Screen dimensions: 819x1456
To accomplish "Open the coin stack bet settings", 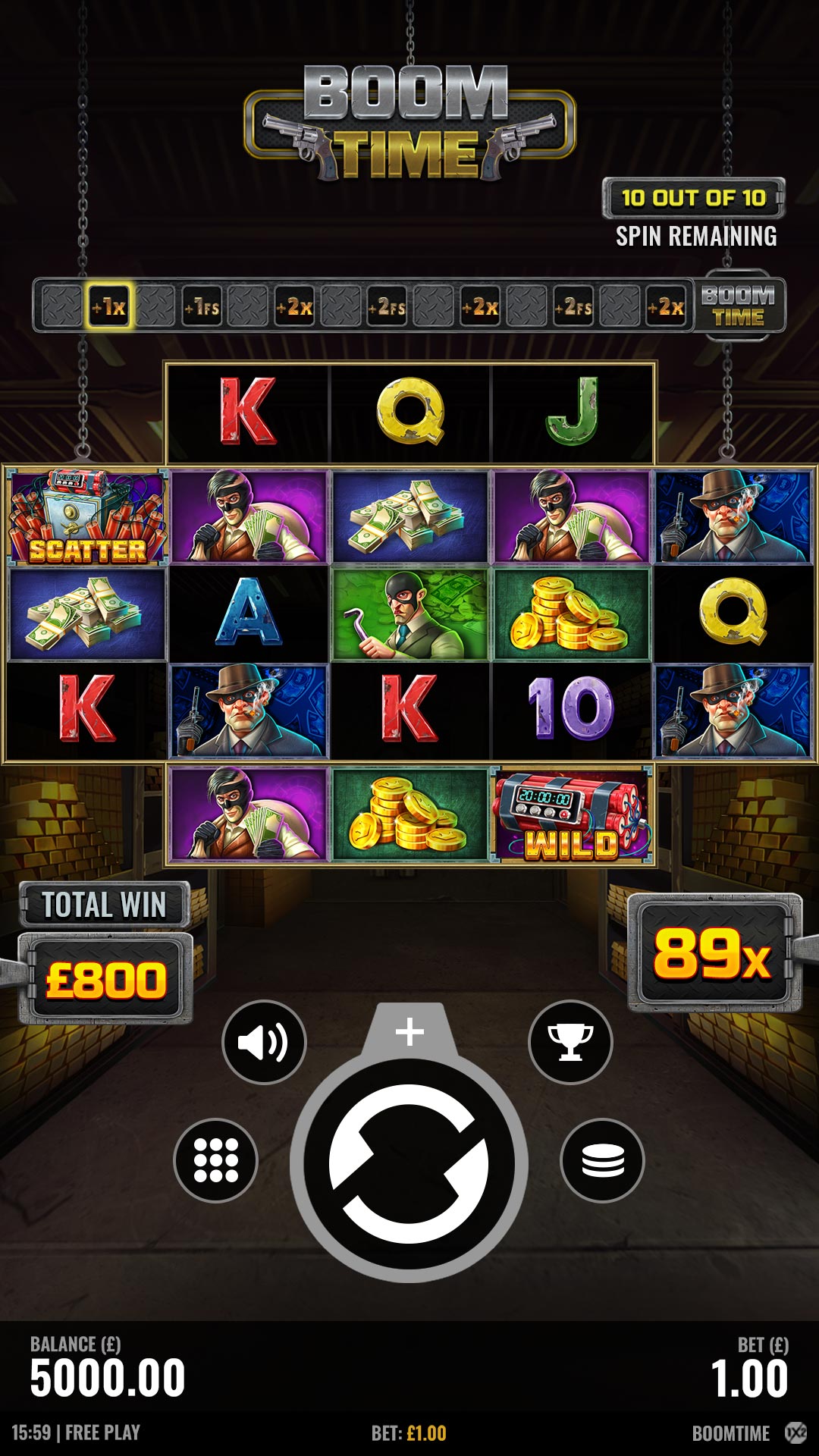I will (602, 1160).
